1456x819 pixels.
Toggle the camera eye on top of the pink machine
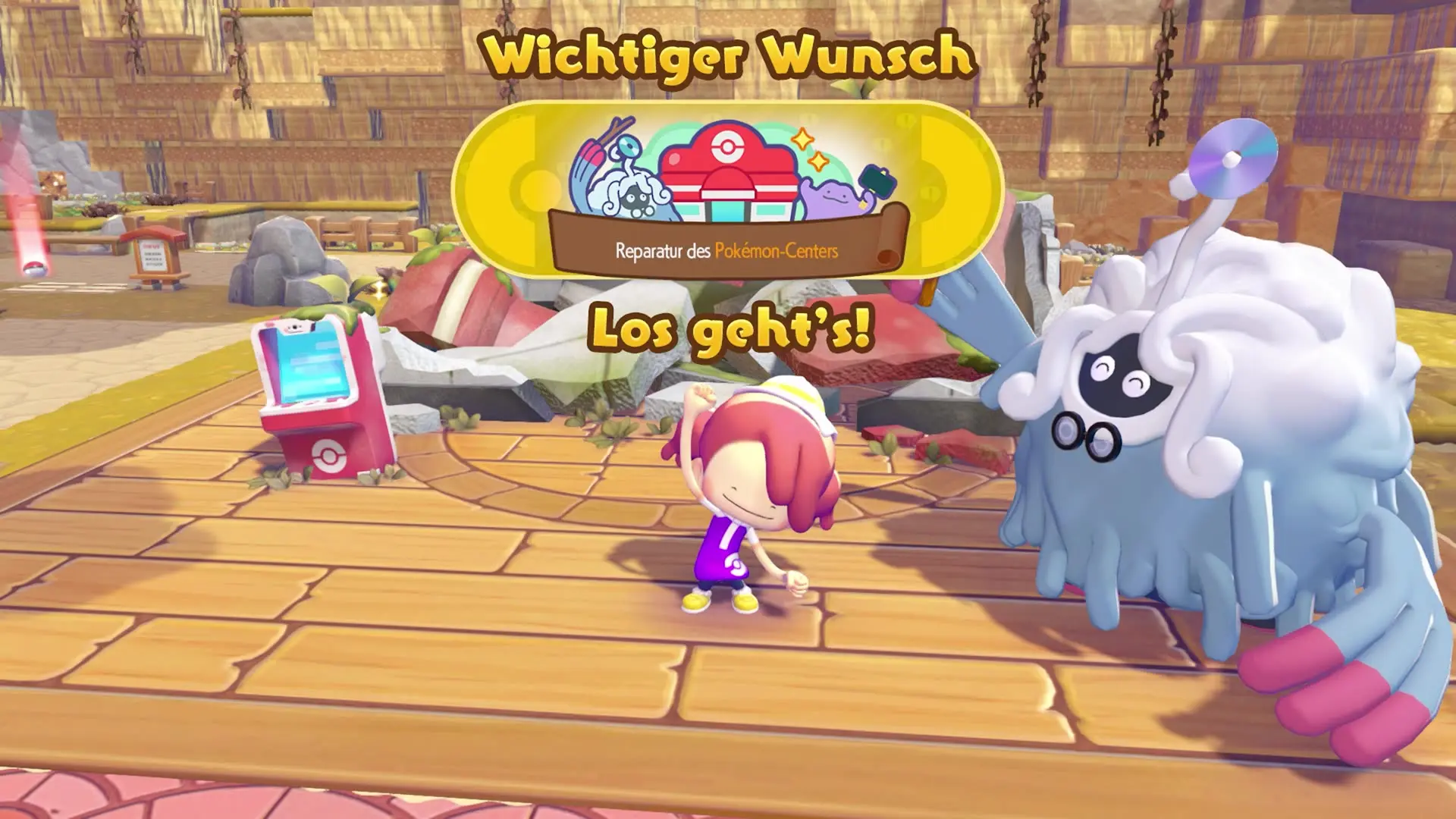[294, 327]
